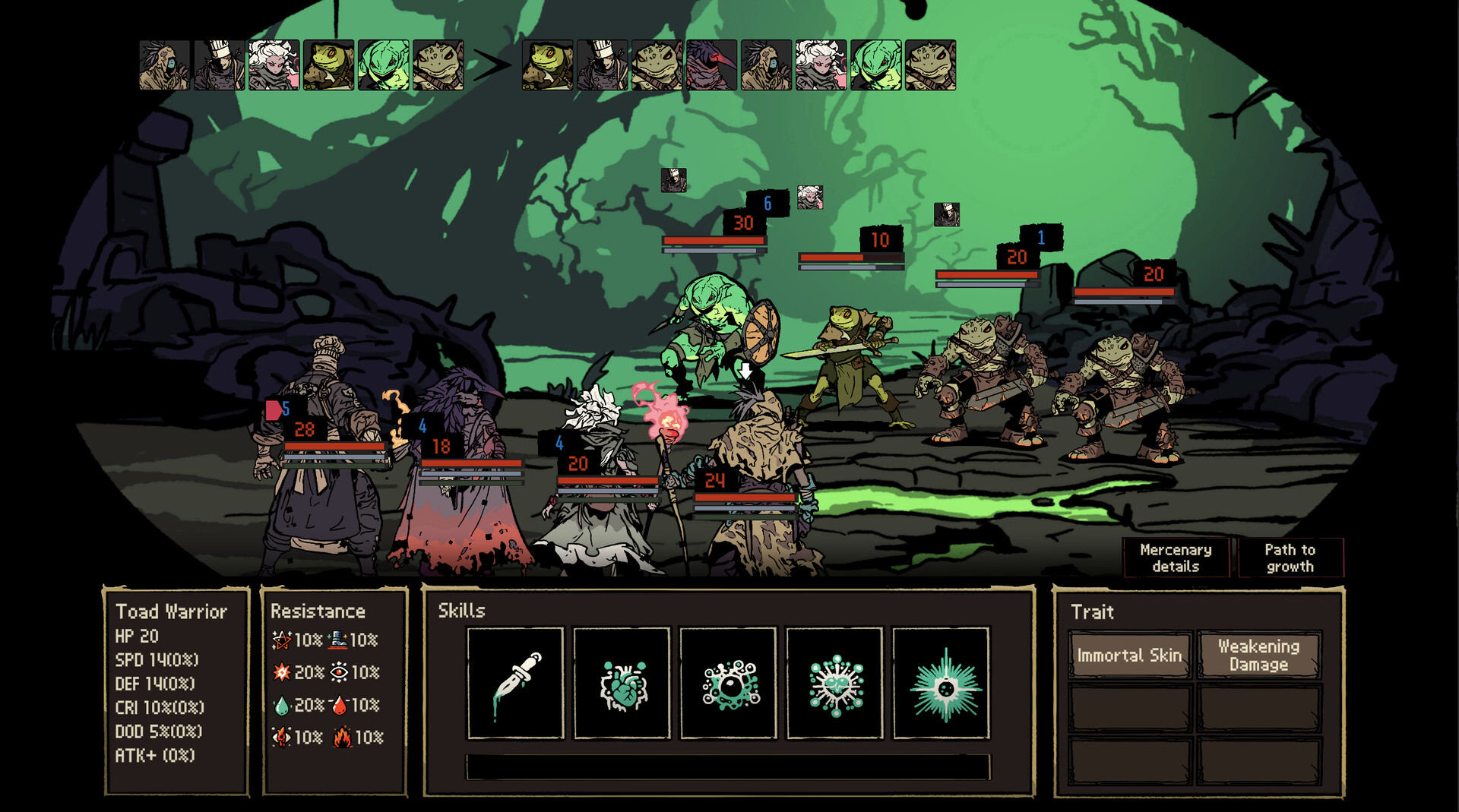The image size is (1459, 812).
Task: Click the explosion resistance icon
Action: point(280,671)
